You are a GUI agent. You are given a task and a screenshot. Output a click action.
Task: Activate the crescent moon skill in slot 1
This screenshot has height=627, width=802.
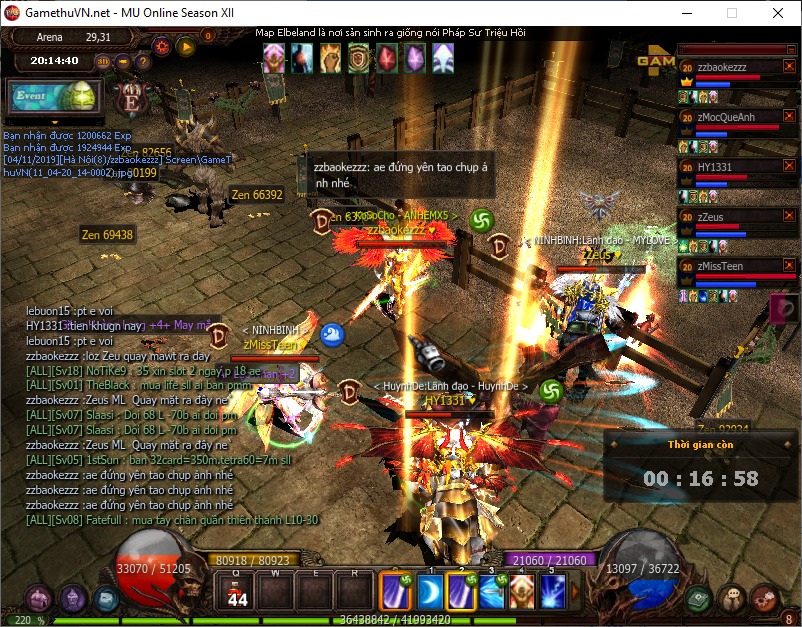431,592
